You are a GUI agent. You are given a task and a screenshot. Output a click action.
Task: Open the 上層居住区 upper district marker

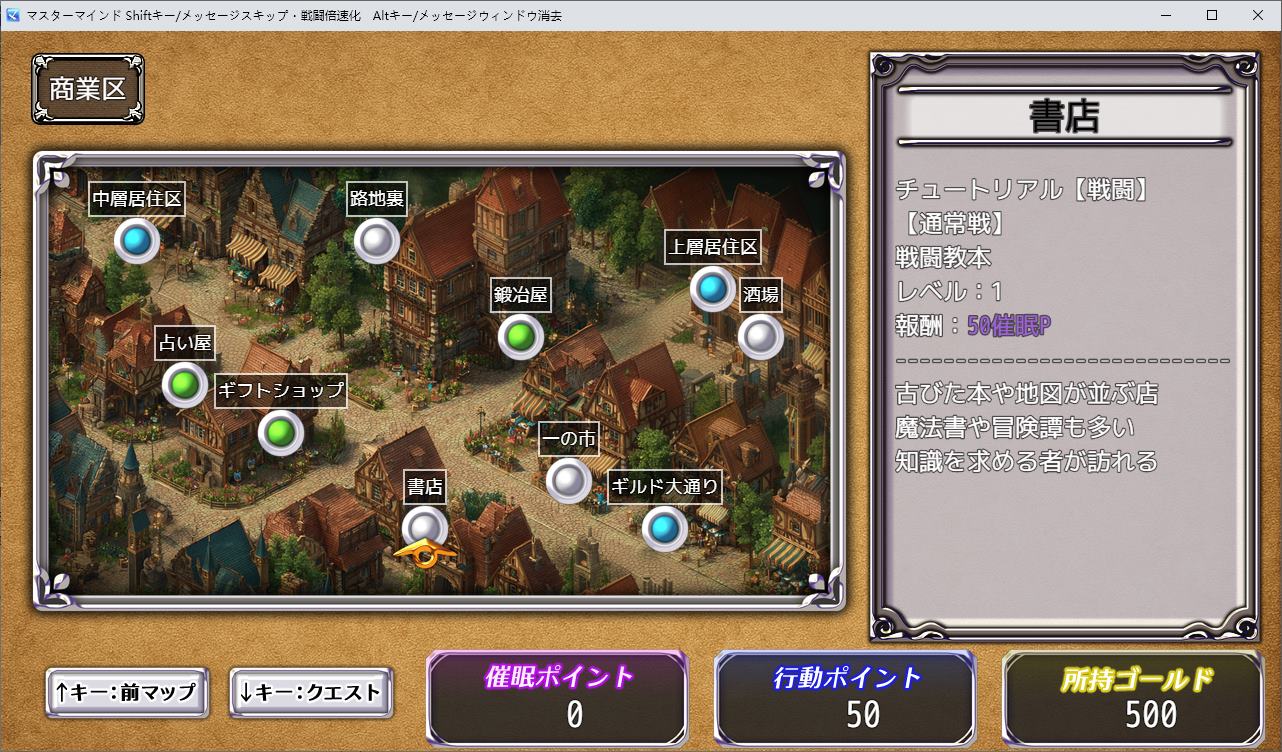click(712, 290)
